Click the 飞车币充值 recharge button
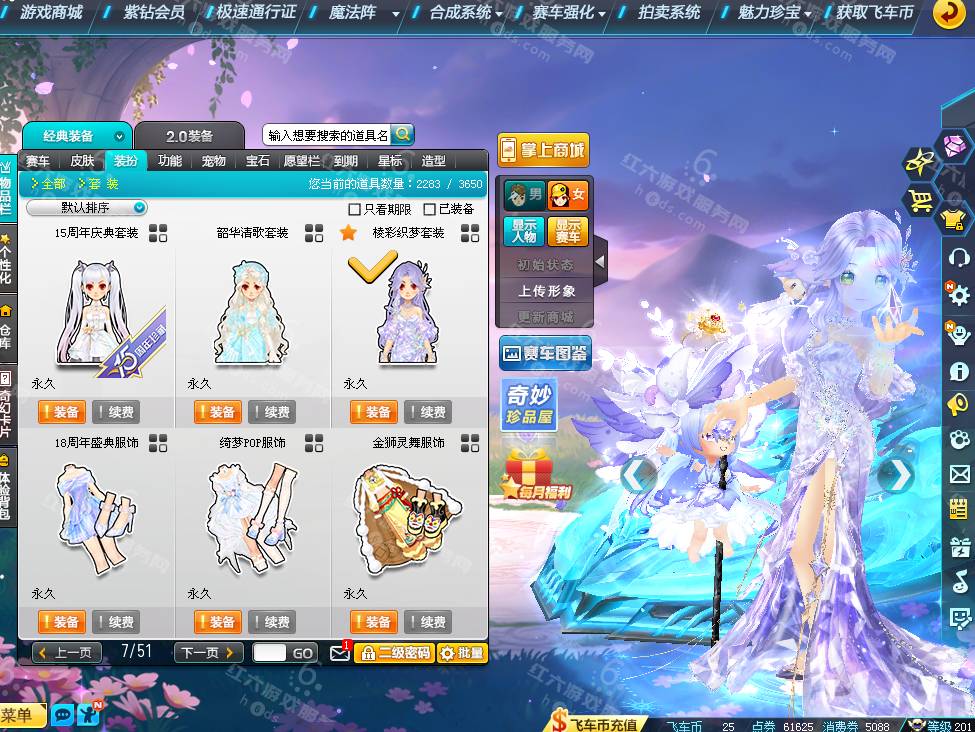Image resolution: width=975 pixels, height=732 pixels. [595, 723]
